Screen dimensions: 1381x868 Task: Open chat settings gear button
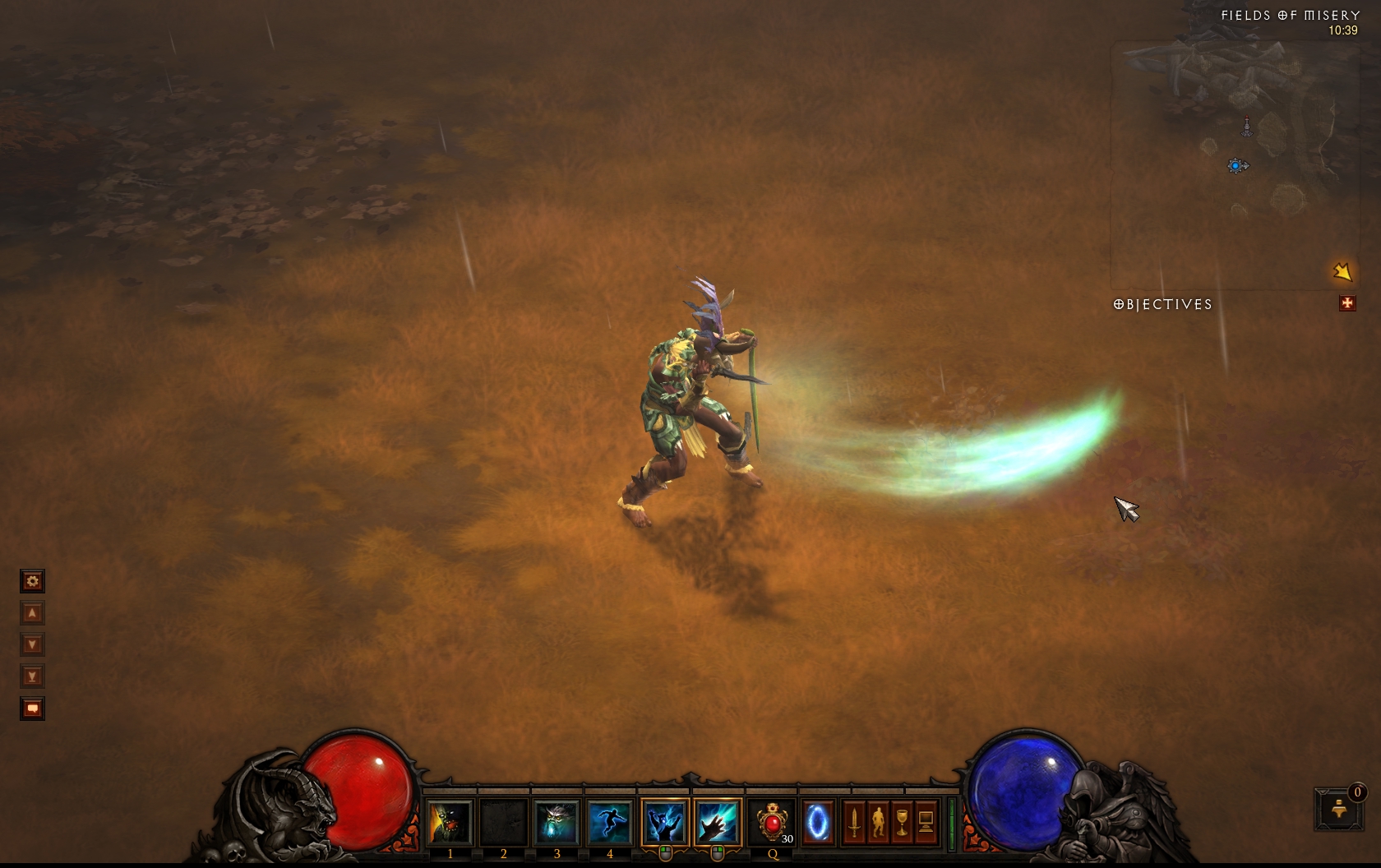[x=32, y=581]
